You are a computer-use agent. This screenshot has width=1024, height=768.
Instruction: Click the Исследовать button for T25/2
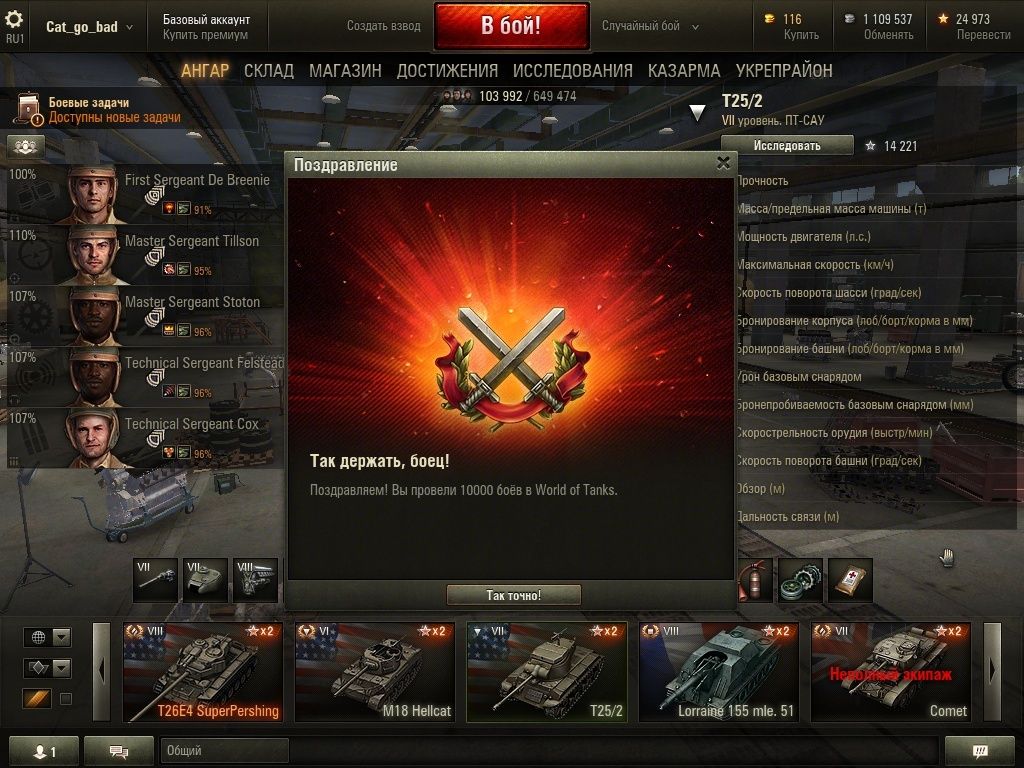click(x=787, y=146)
